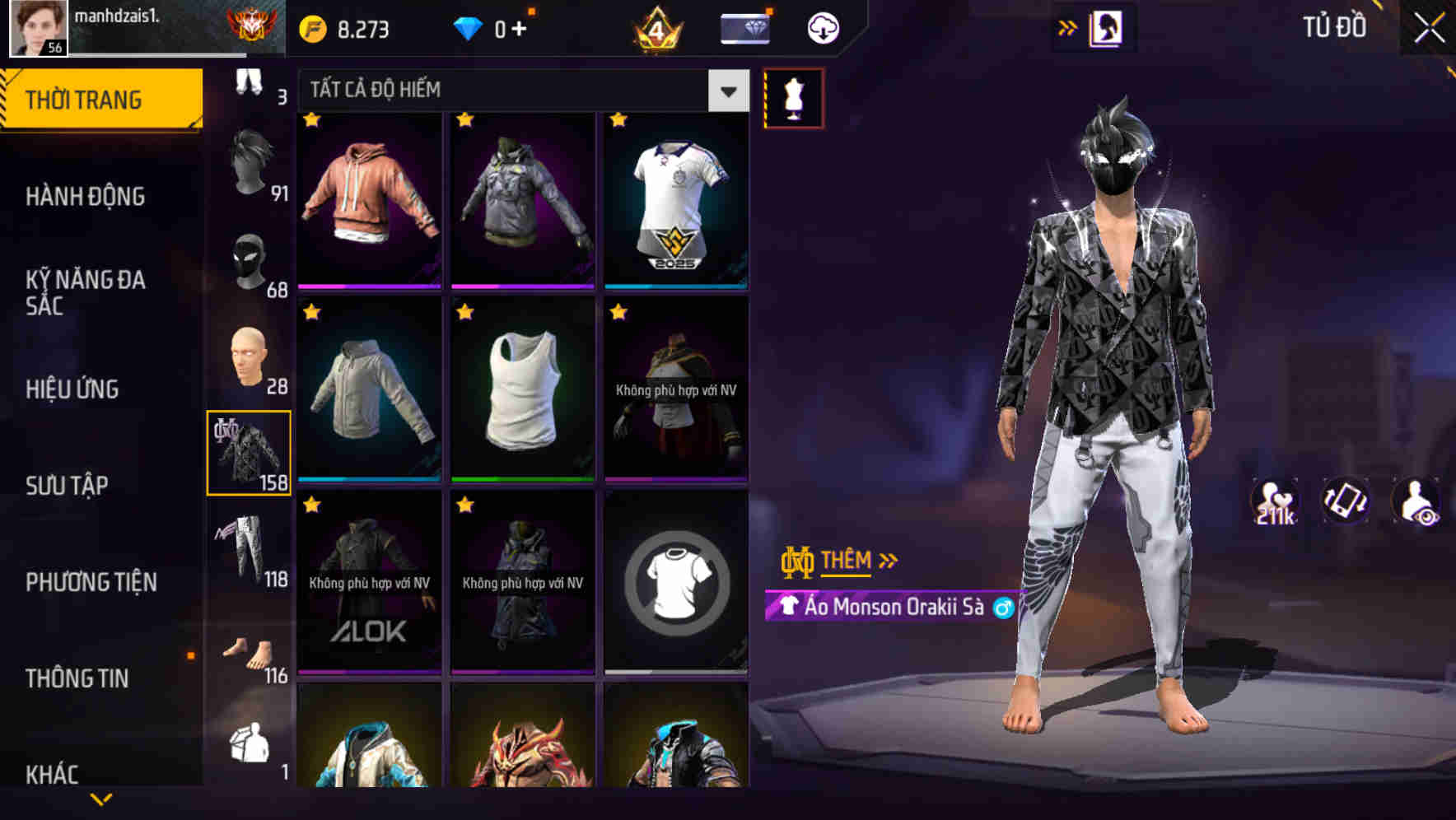Open the diamond membership card icon
Viewport: 1456px width, 820px height.
[x=744, y=26]
